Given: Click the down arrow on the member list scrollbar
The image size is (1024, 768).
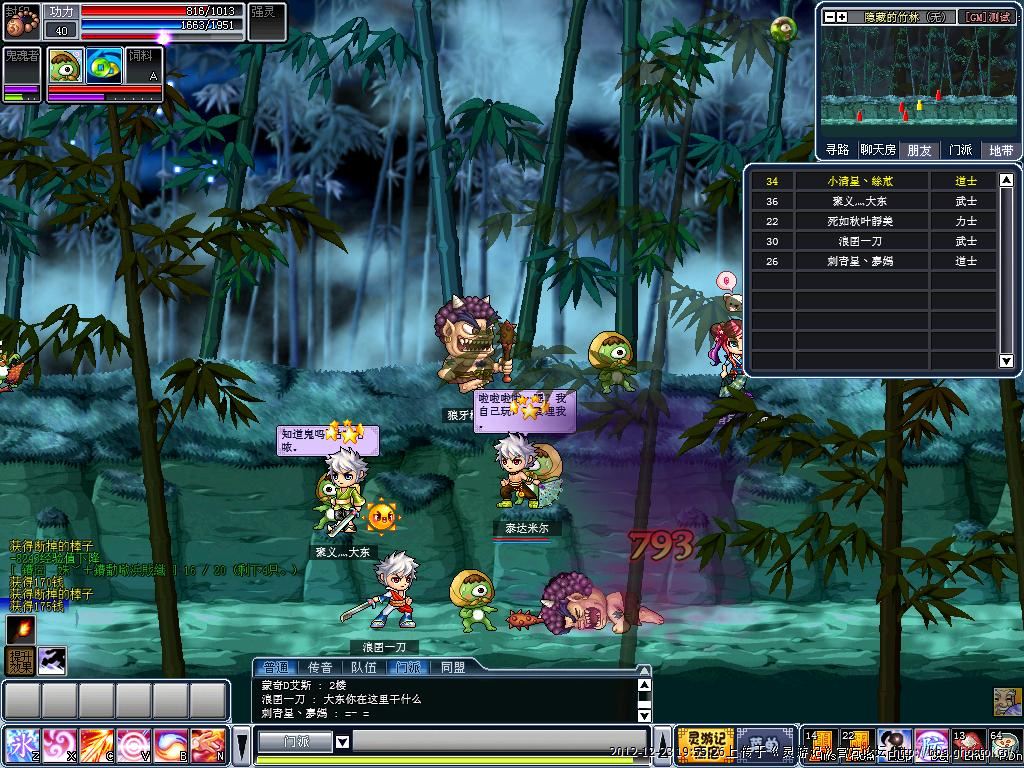Looking at the screenshot, I should 1006,361.
